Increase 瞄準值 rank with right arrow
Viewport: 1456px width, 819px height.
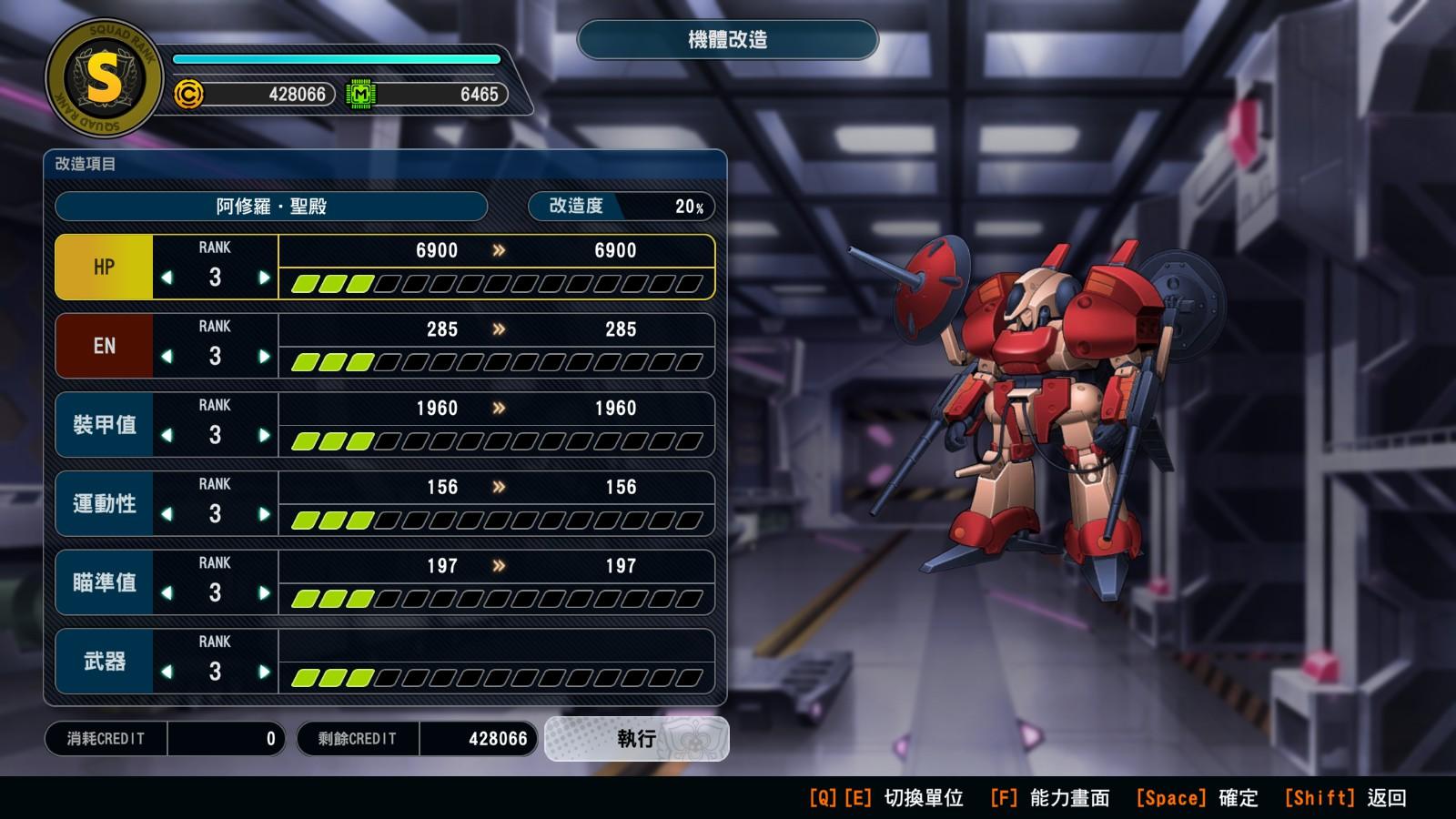click(264, 593)
